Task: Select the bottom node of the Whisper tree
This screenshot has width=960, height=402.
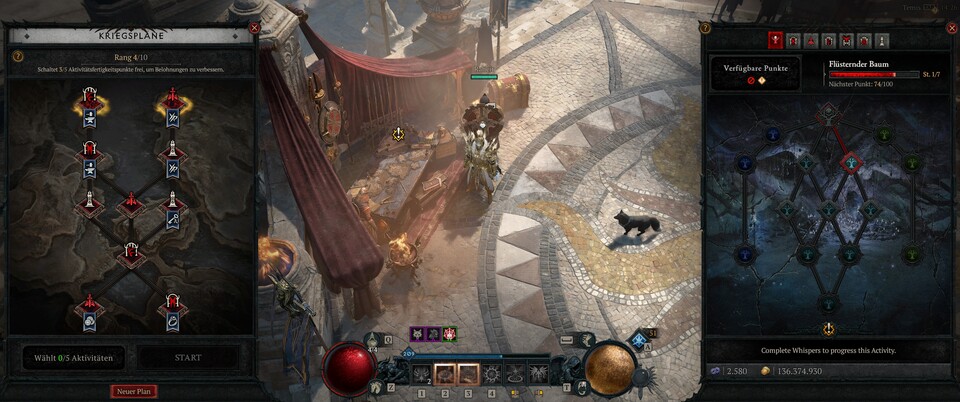Action: tap(828, 303)
